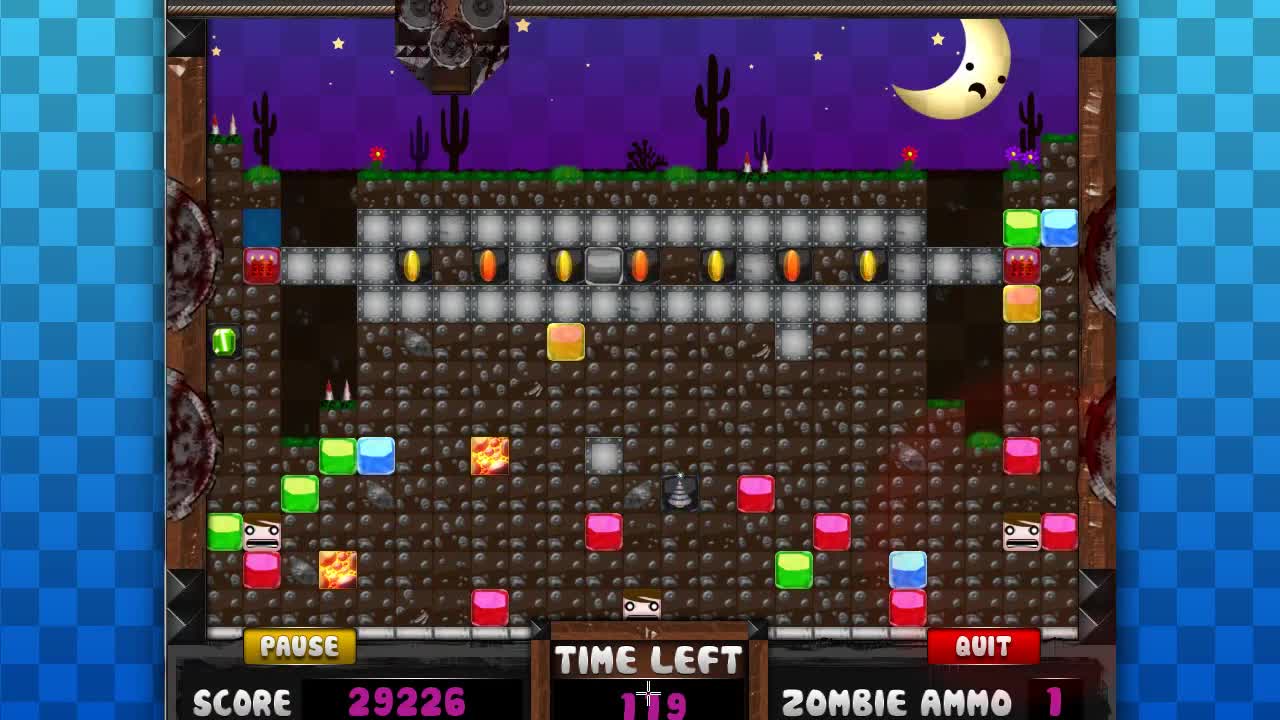The image size is (1280, 720).
Task: Click the blue gem brick in the top-right corner
Action: pyautogui.click(x=1060, y=227)
